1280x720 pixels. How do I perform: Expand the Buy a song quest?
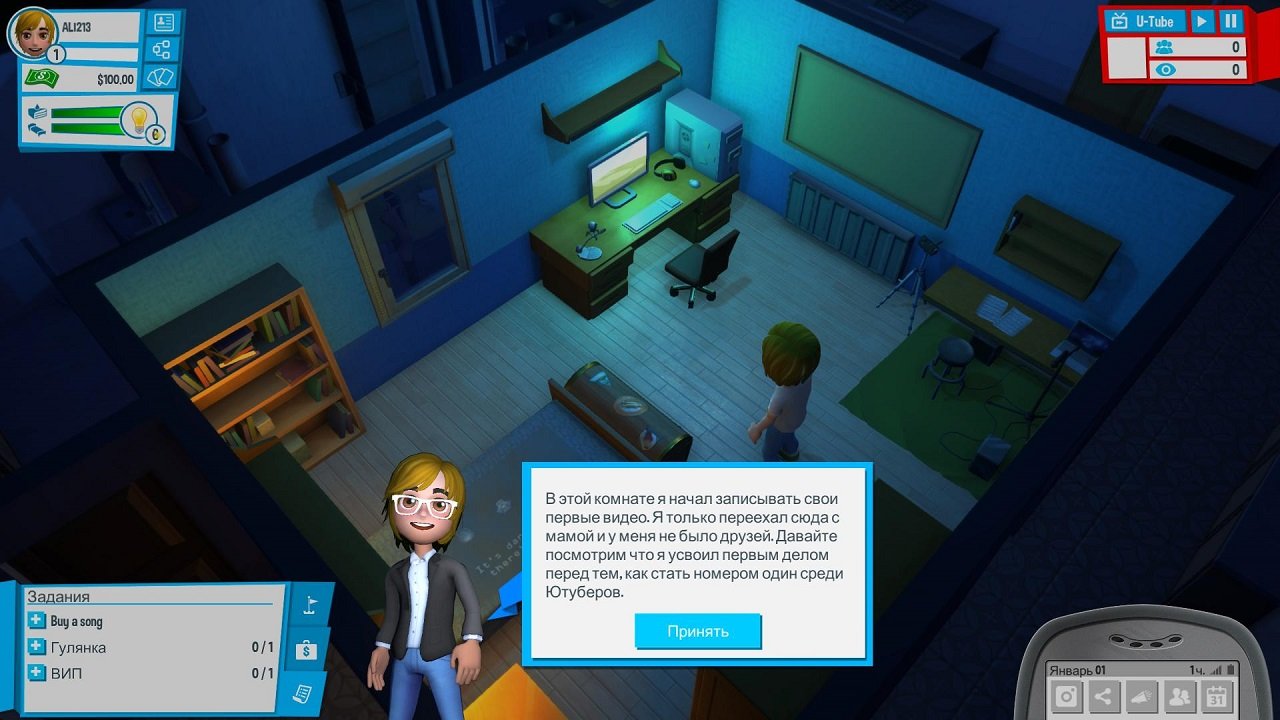click(x=35, y=620)
